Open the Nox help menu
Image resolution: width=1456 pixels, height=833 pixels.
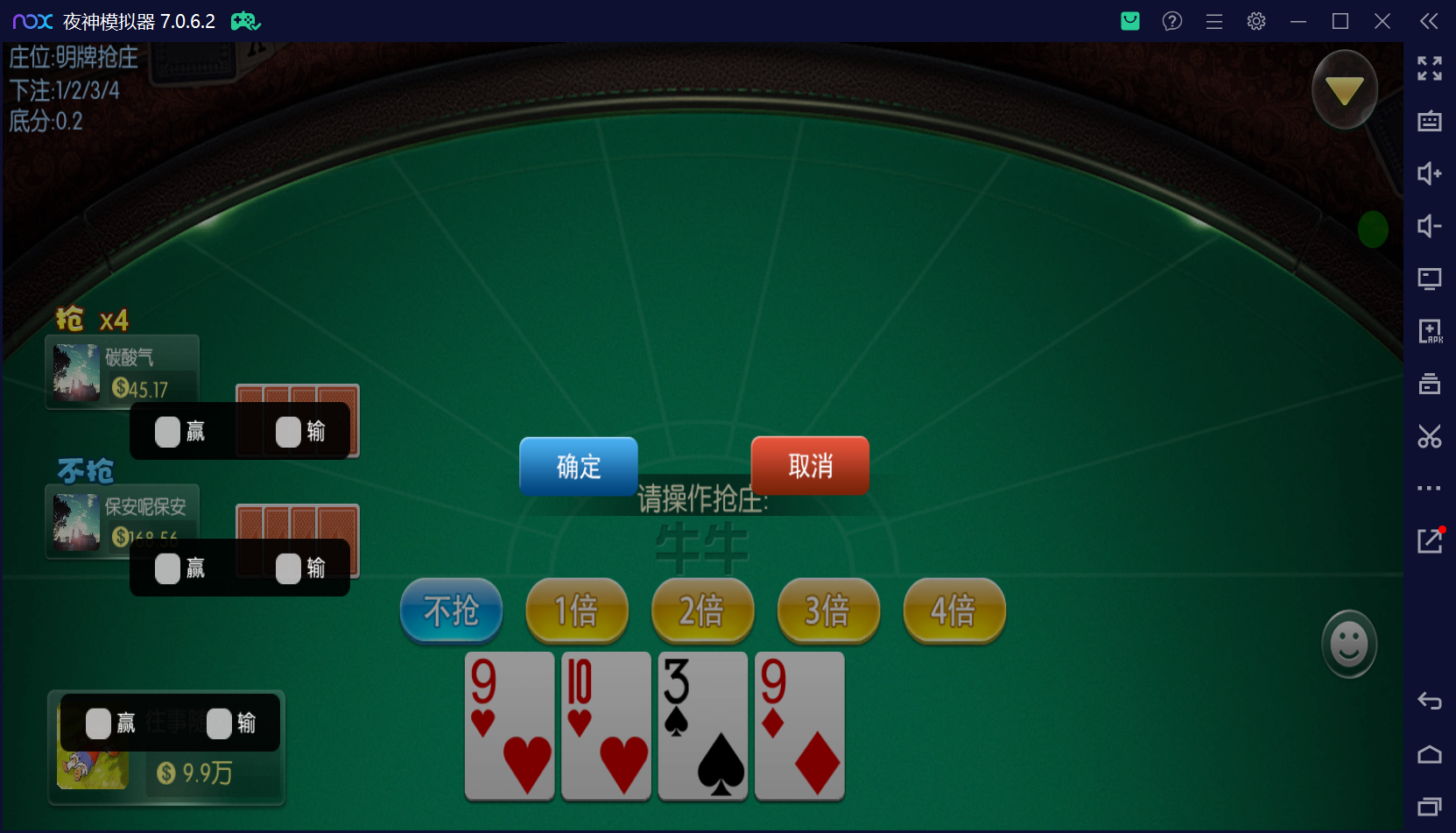(1171, 21)
